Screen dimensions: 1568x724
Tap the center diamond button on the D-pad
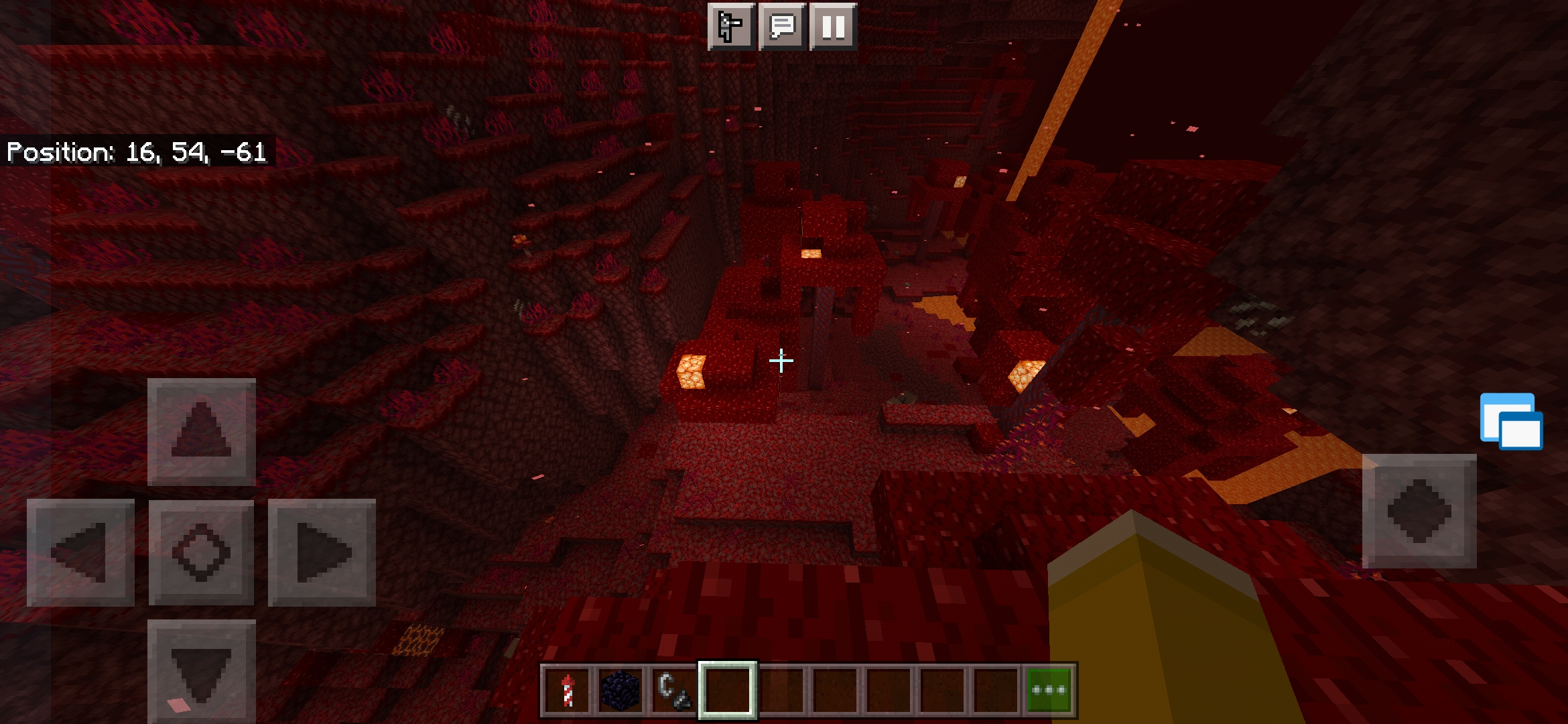pyautogui.click(x=201, y=552)
